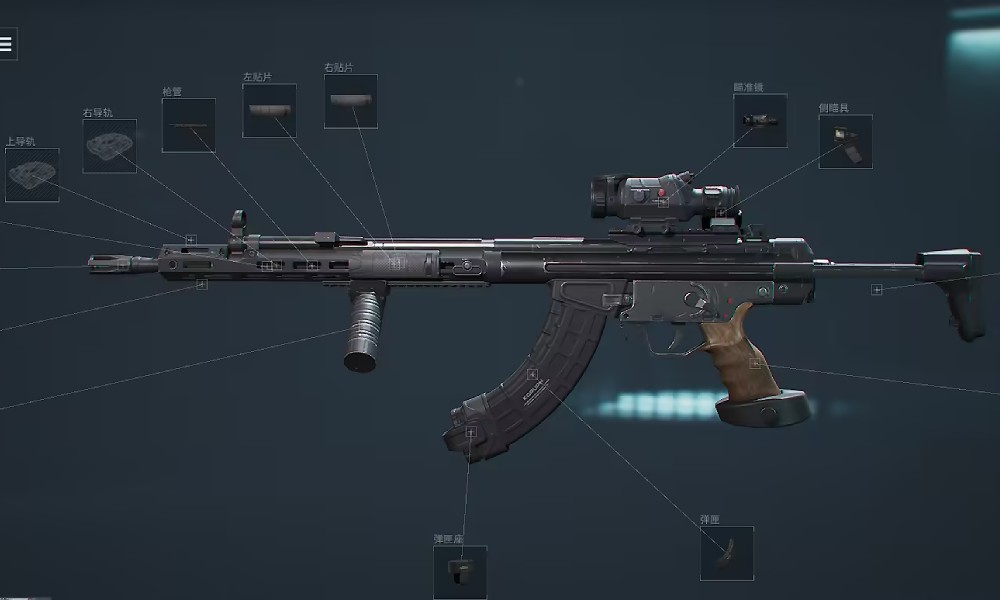
Task: Select the 右导轨 right rail slot
Action: tap(109, 146)
